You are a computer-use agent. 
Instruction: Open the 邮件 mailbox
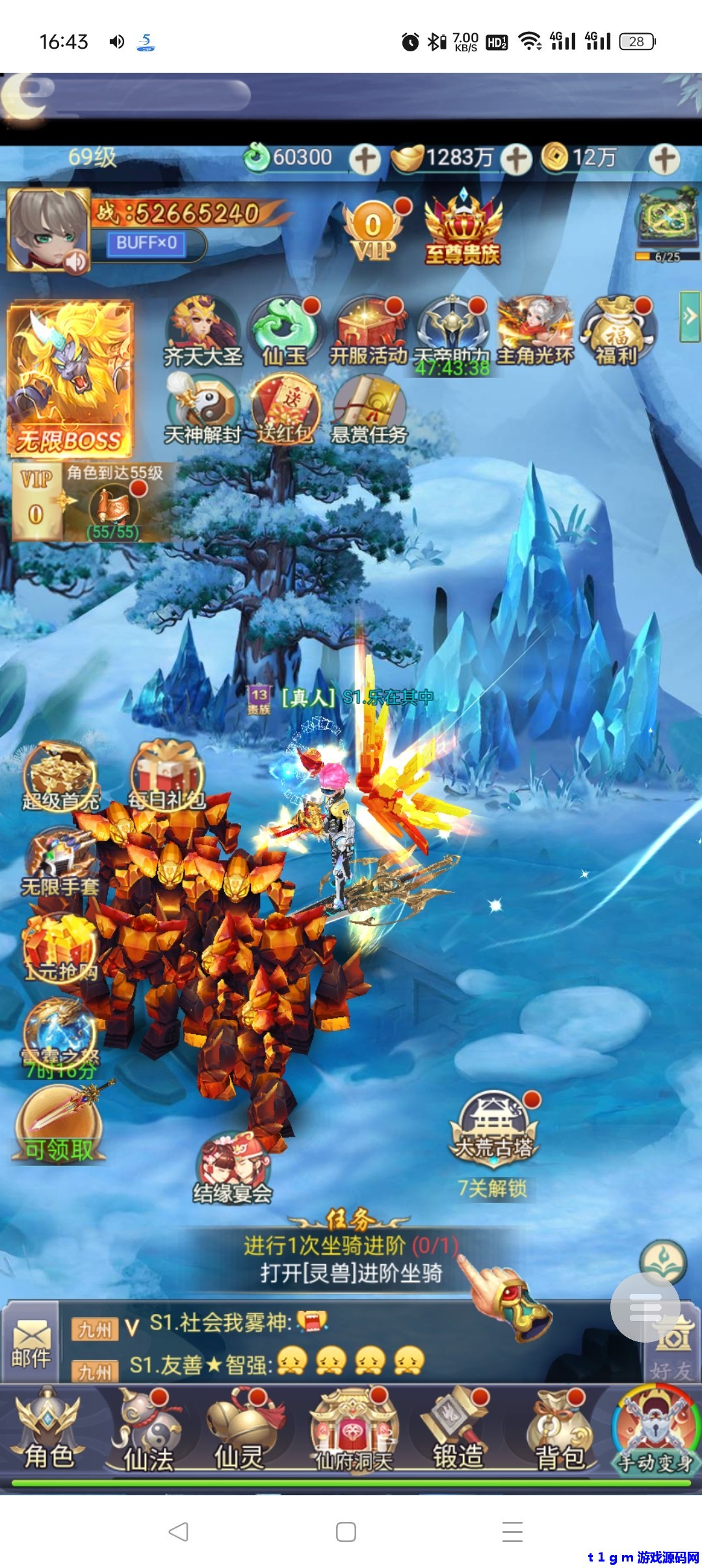31,1344
